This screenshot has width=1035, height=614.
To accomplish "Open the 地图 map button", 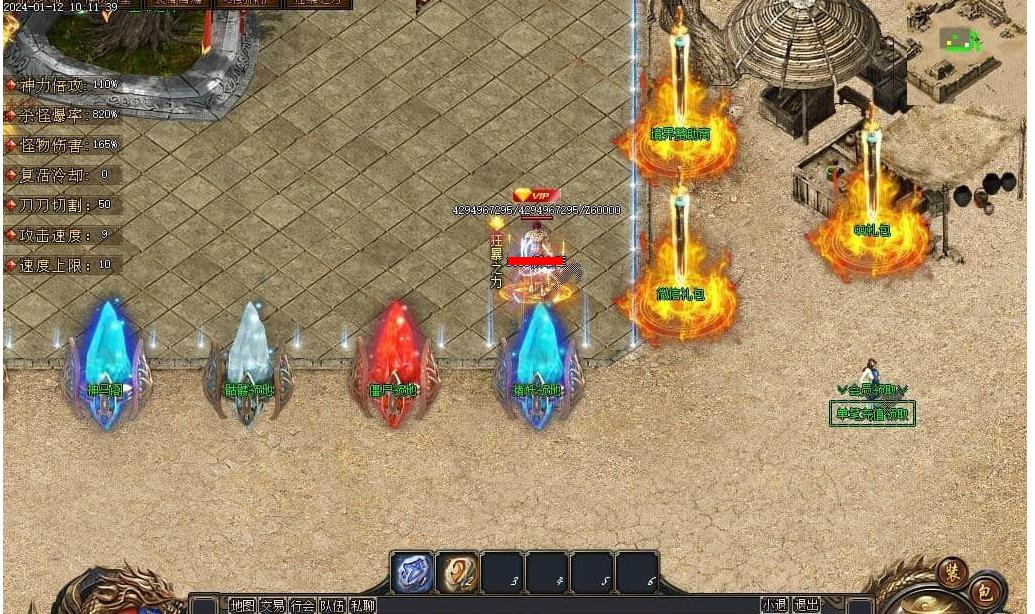I will (242, 605).
